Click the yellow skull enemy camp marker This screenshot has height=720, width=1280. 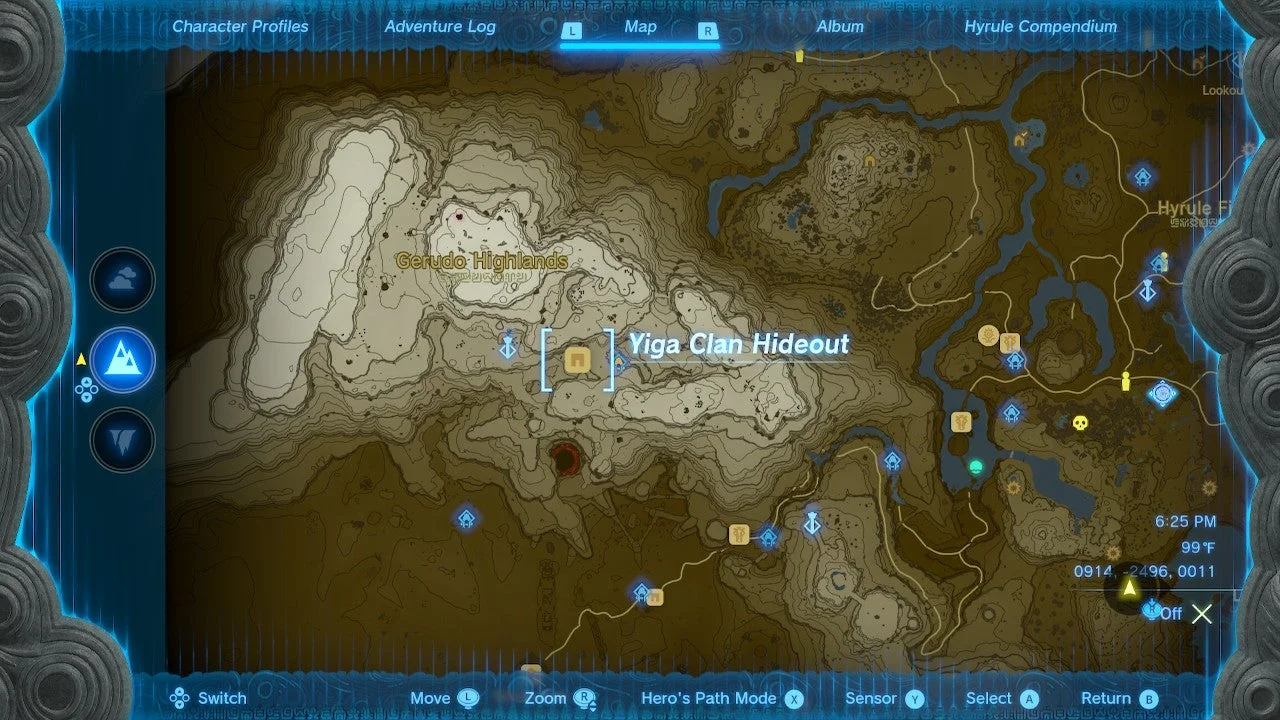tap(1079, 422)
